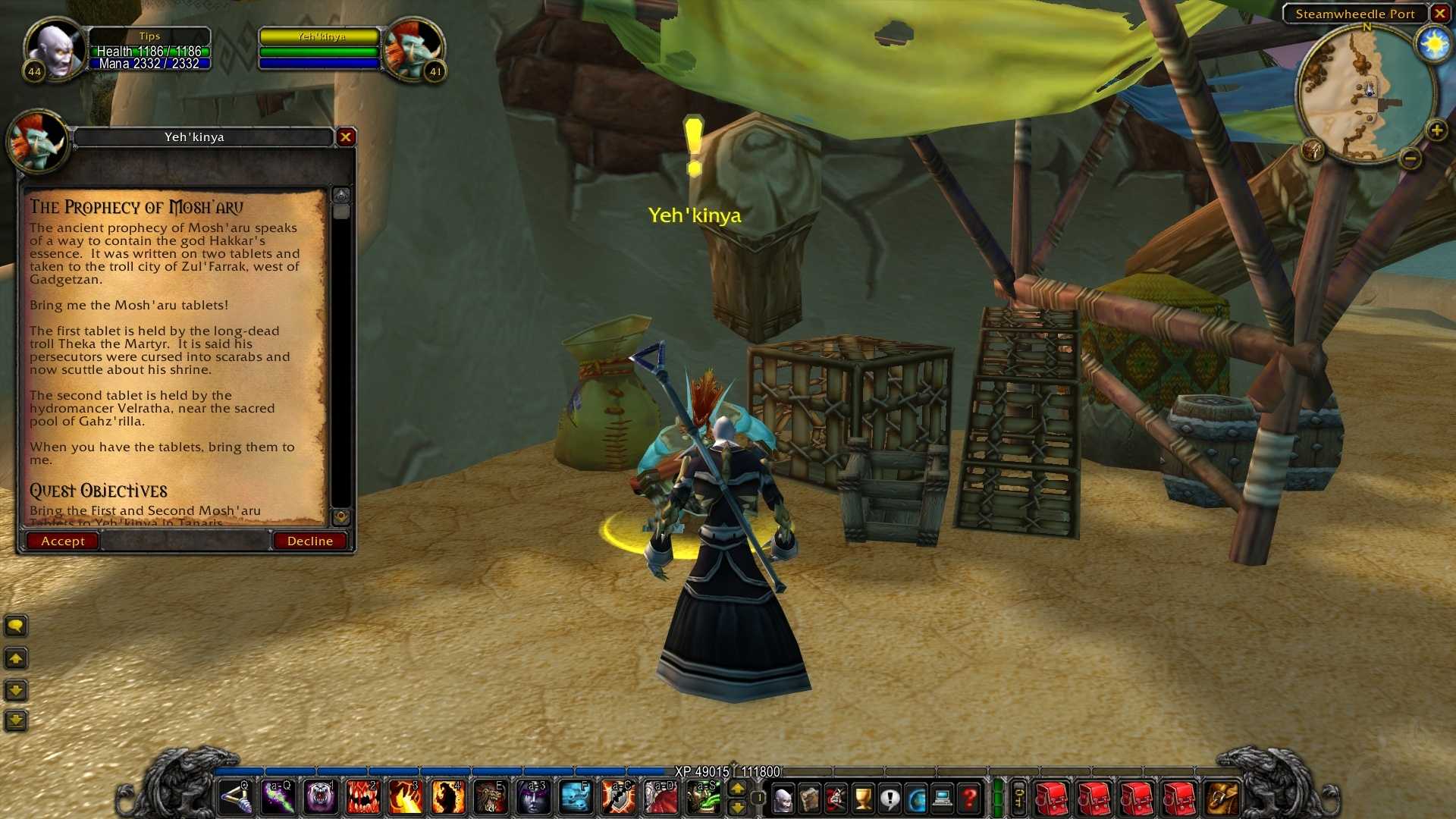This screenshot has width=1456, height=819.
Task: Accept The Prophecy of Mosh'aru quest
Action: pos(62,541)
